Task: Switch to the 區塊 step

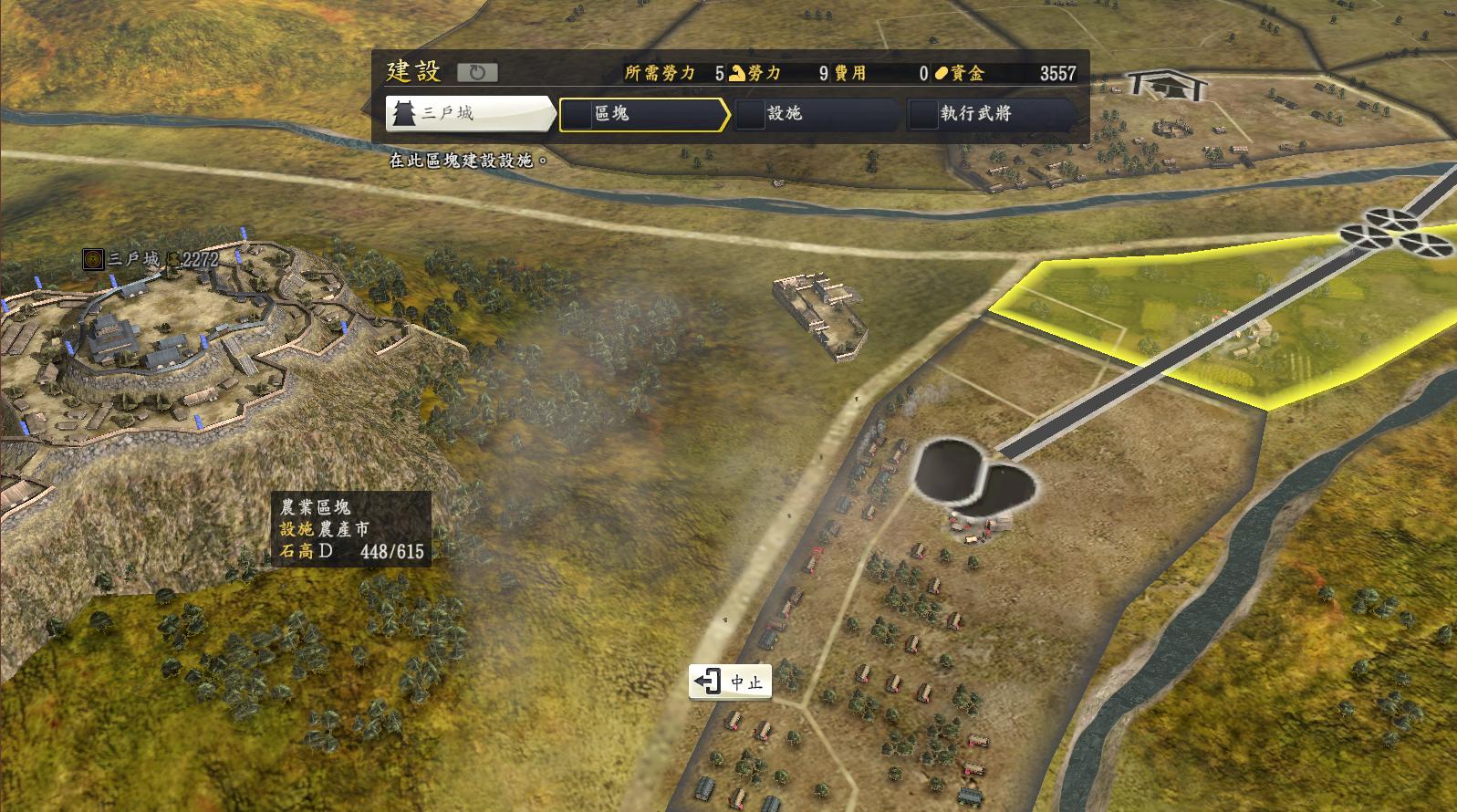Action: 643,114
